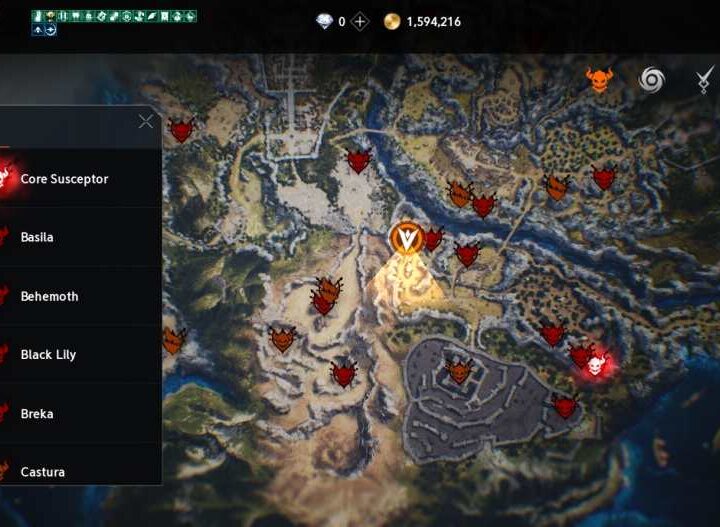Click the highlighted glowing skull boss marker
720x527 pixels.
[599, 365]
